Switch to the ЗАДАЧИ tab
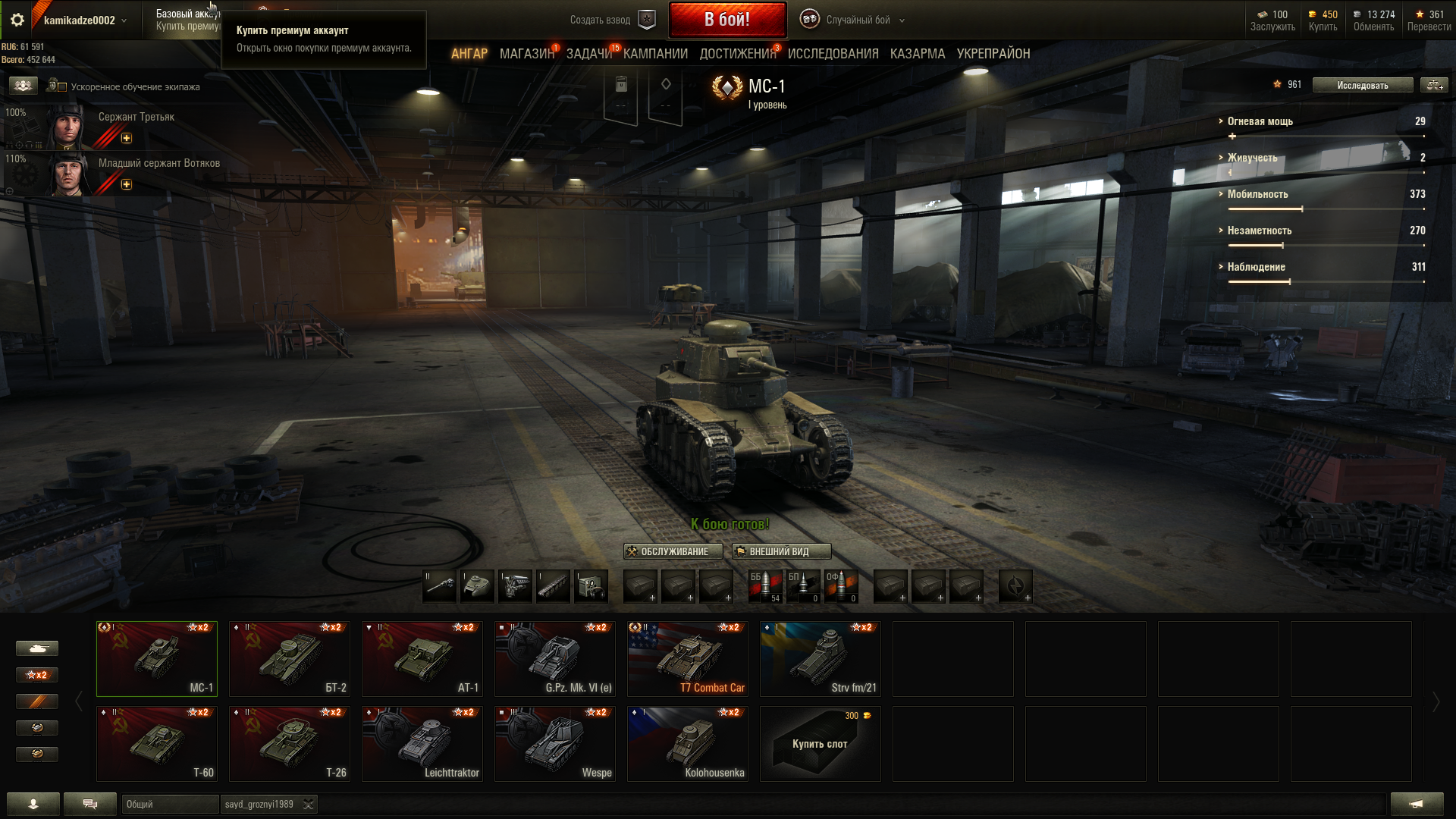Image resolution: width=1456 pixels, height=819 pixels. point(588,54)
